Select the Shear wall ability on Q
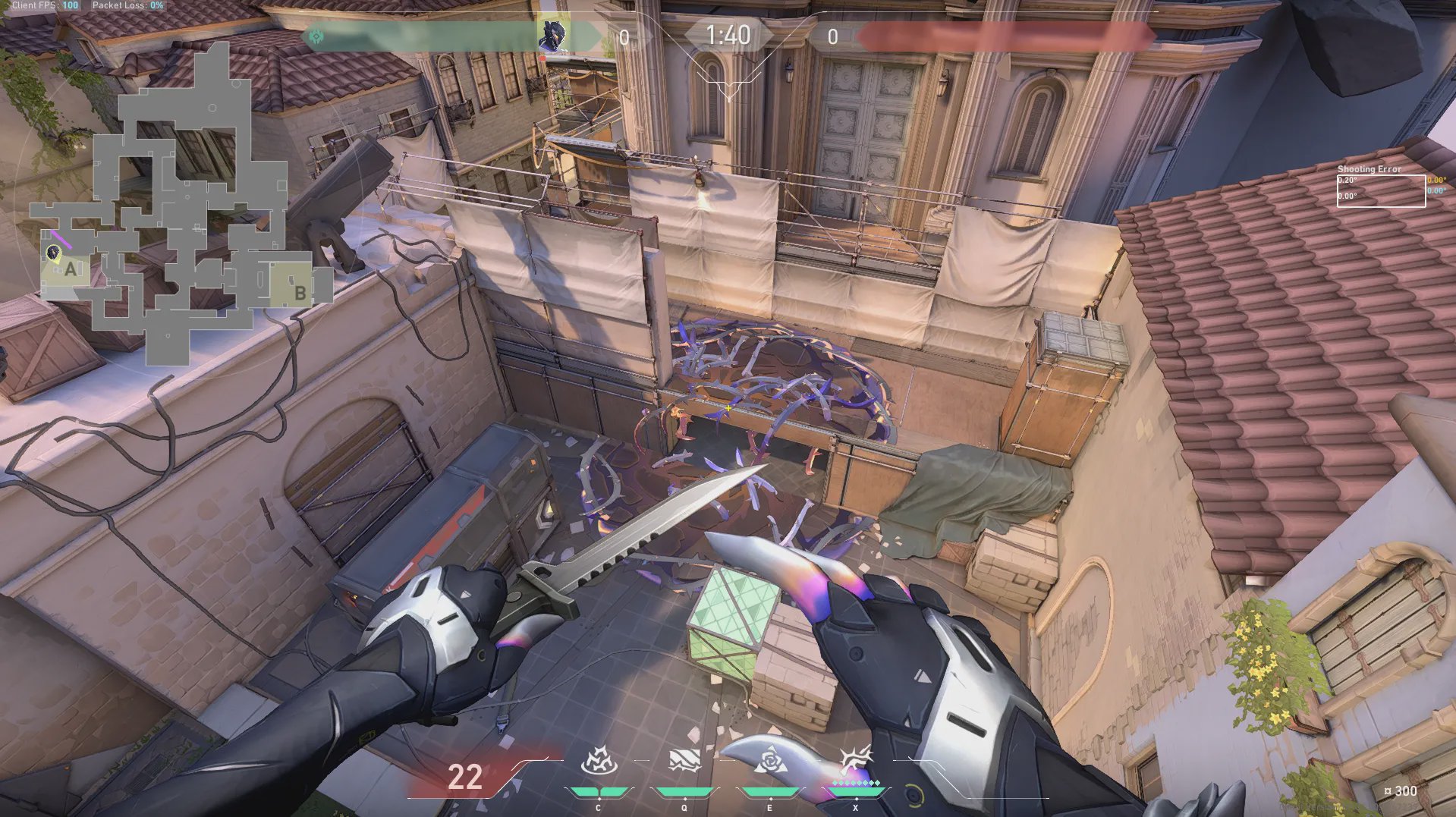This screenshot has width=1456, height=817. 684,761
